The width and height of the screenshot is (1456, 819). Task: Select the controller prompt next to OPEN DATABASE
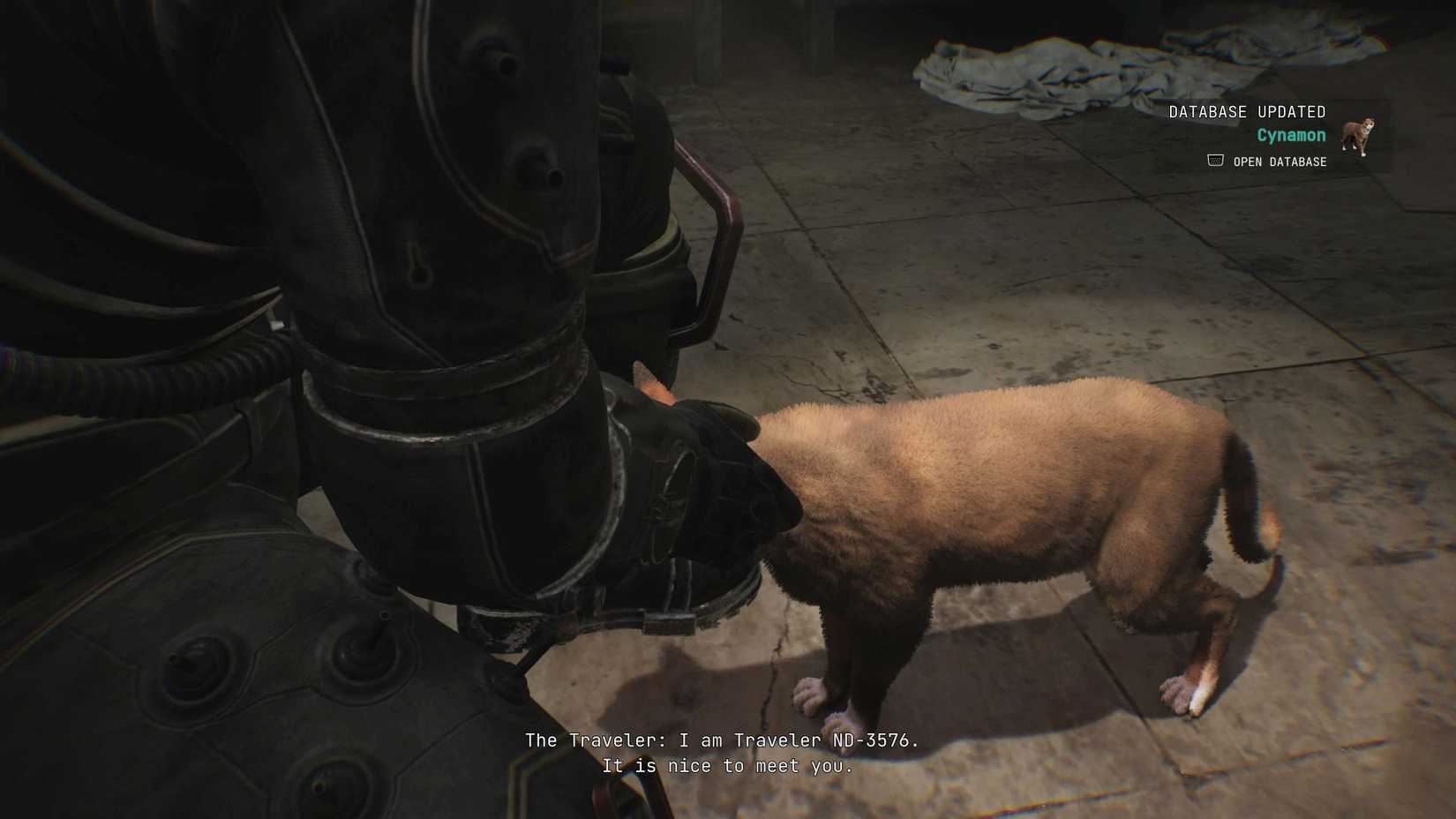pos(1213,160)
